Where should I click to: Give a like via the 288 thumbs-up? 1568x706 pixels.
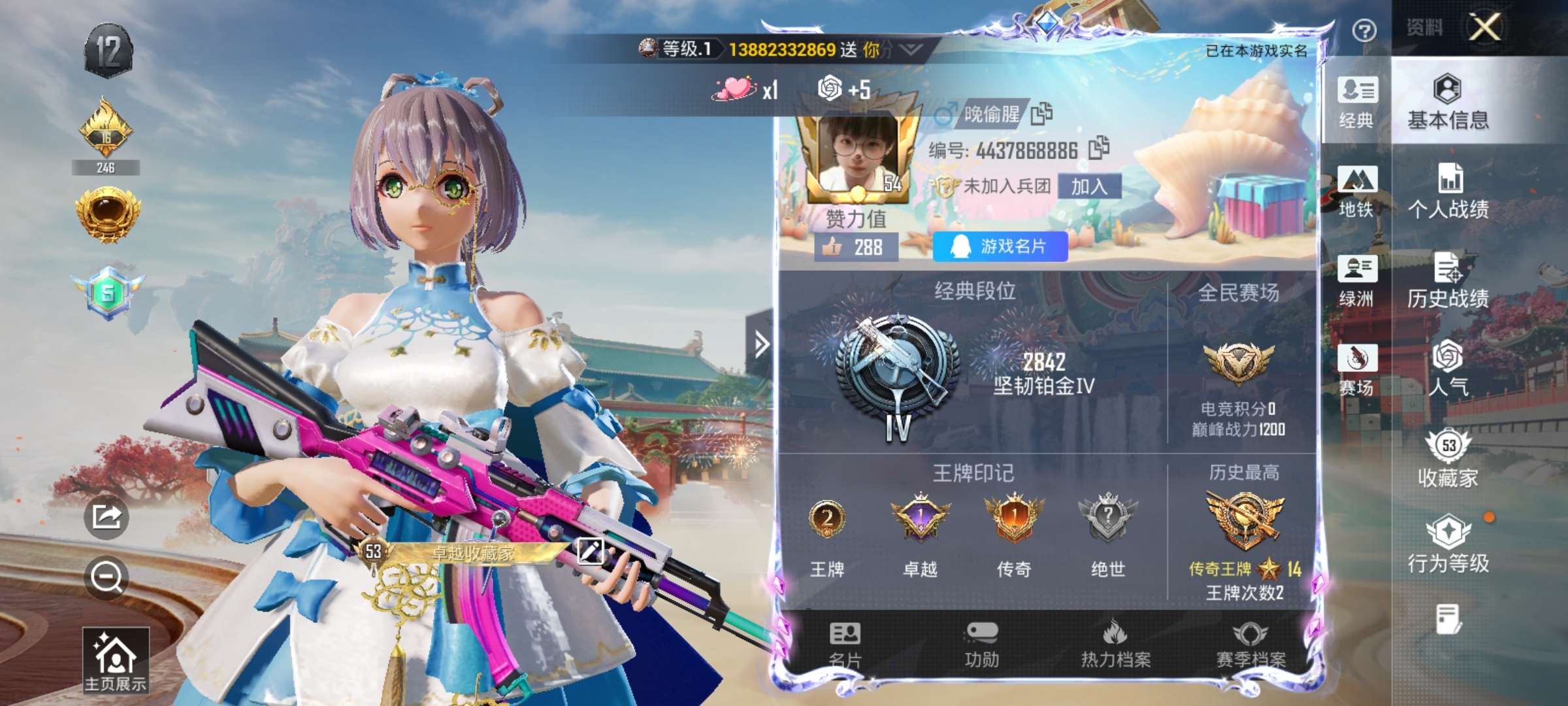(856, 247)
